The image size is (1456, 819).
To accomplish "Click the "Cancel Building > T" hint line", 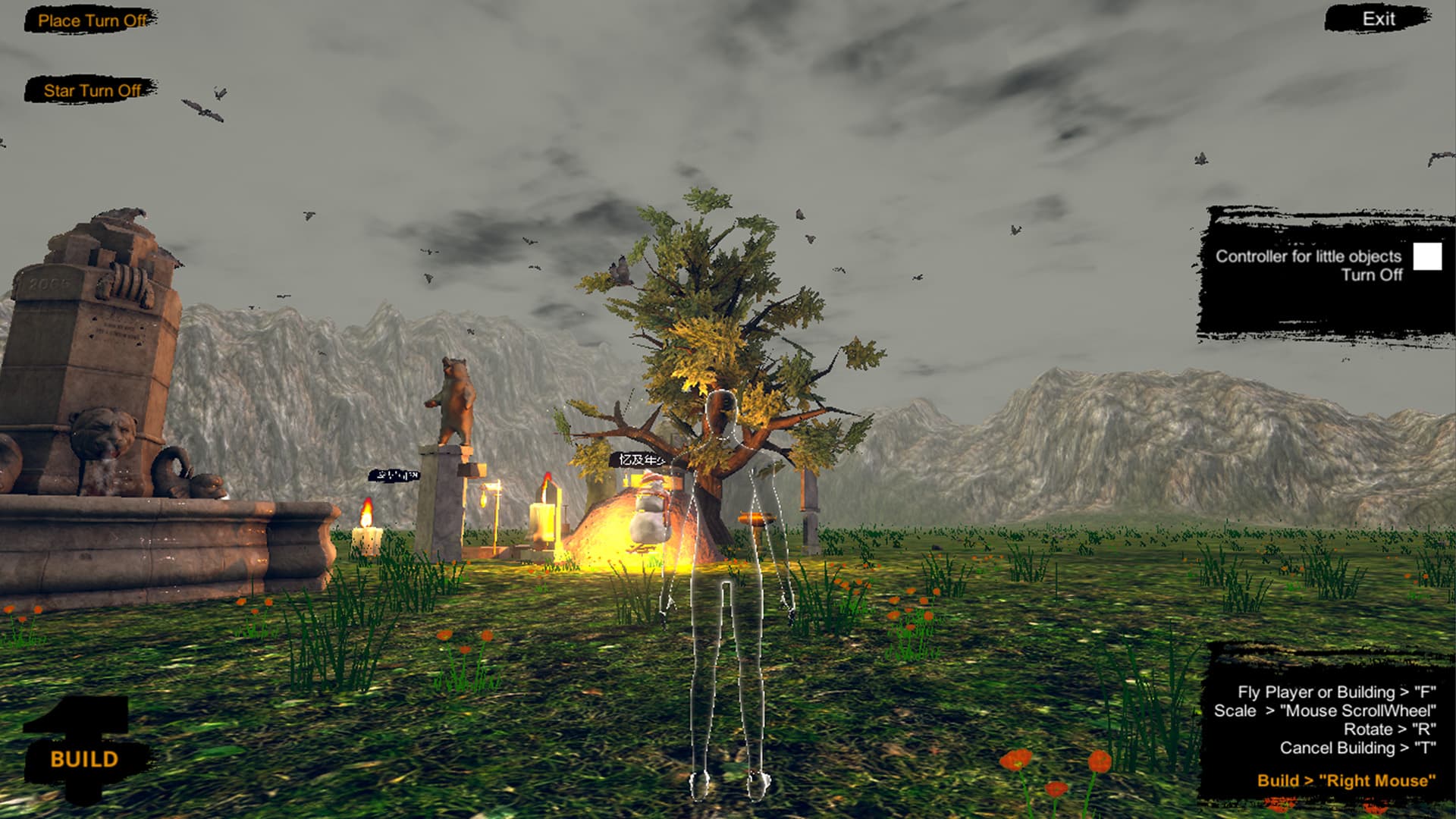I will click(x=1357, y=747).
